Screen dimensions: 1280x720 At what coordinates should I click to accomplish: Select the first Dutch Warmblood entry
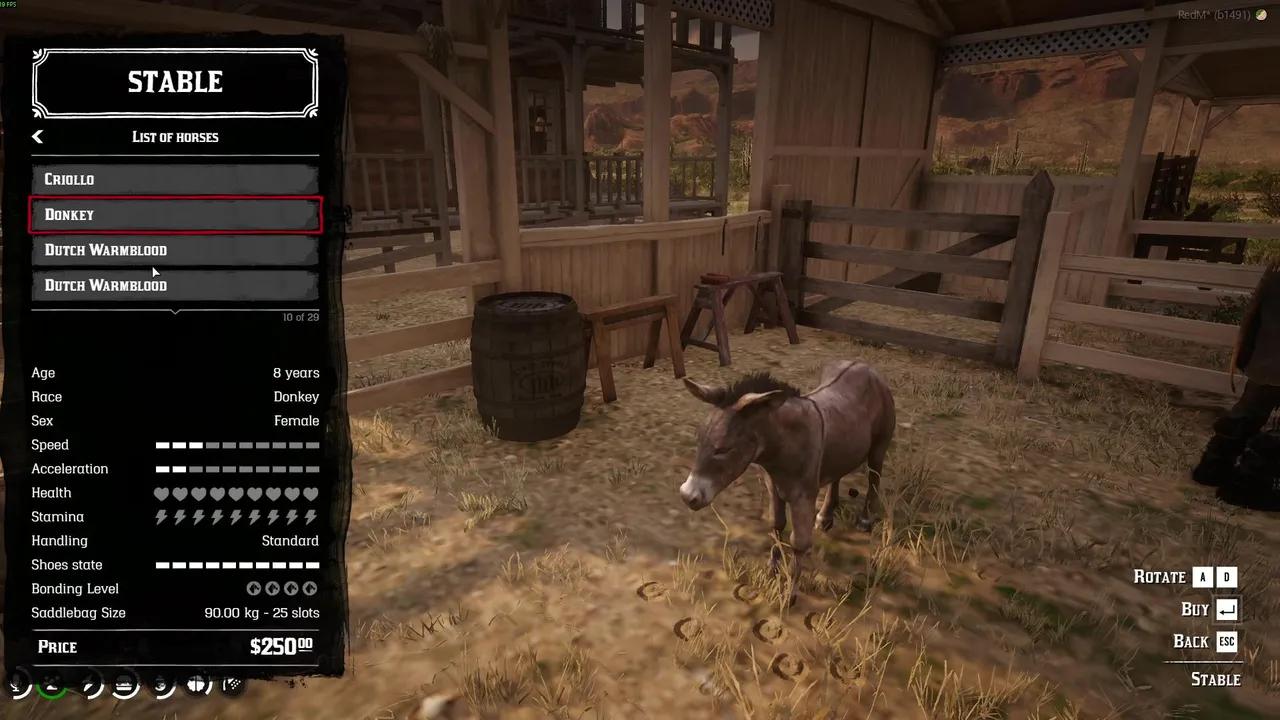(175, 249)
